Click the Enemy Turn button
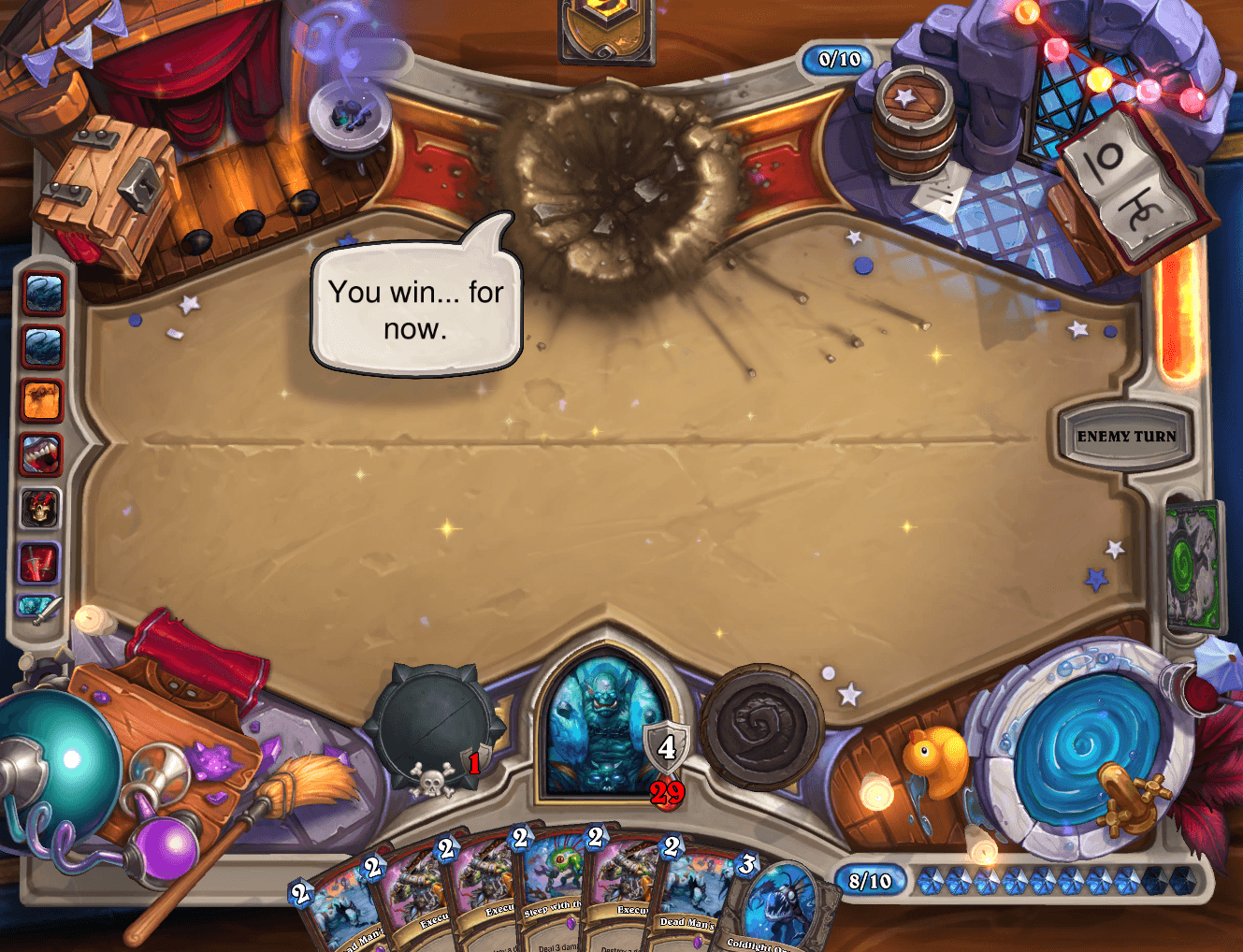 [1126, 436]
